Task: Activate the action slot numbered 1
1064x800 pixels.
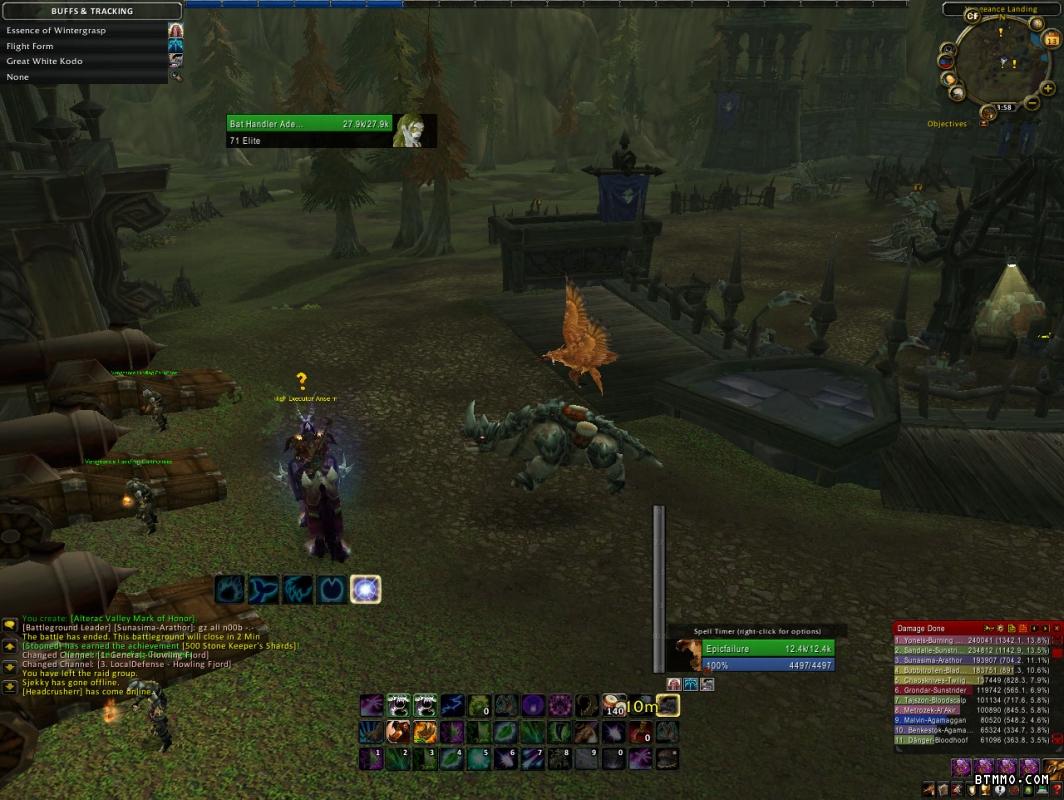Action: [372, 759]
